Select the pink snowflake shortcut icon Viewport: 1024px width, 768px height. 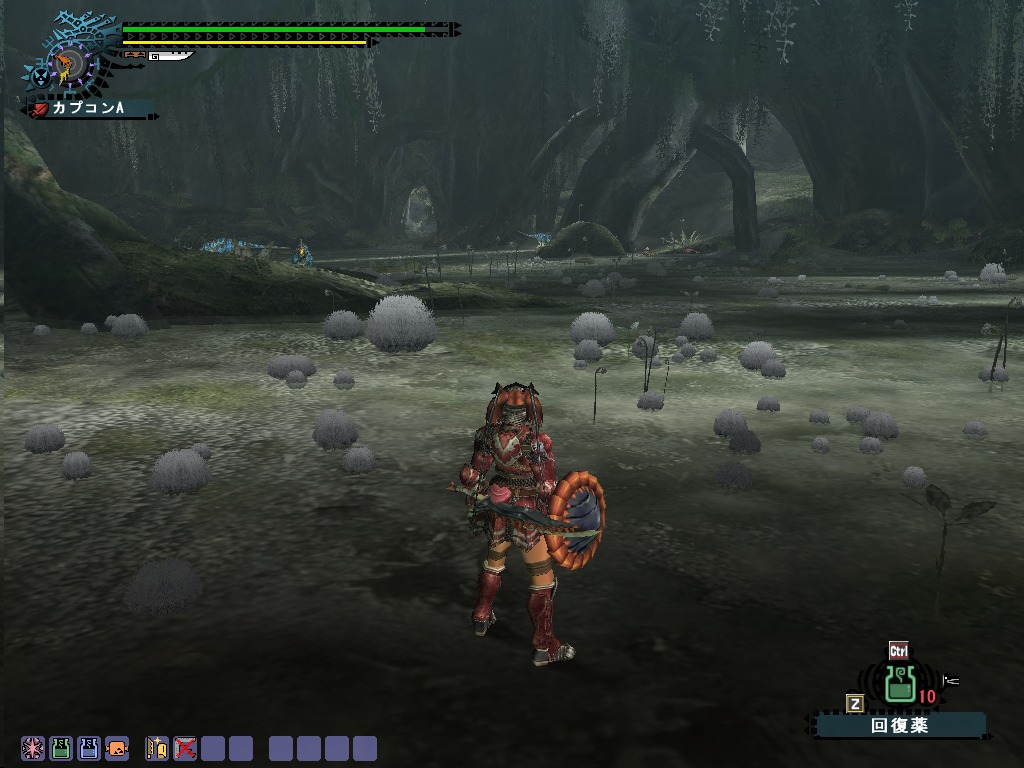coord(33,748)
